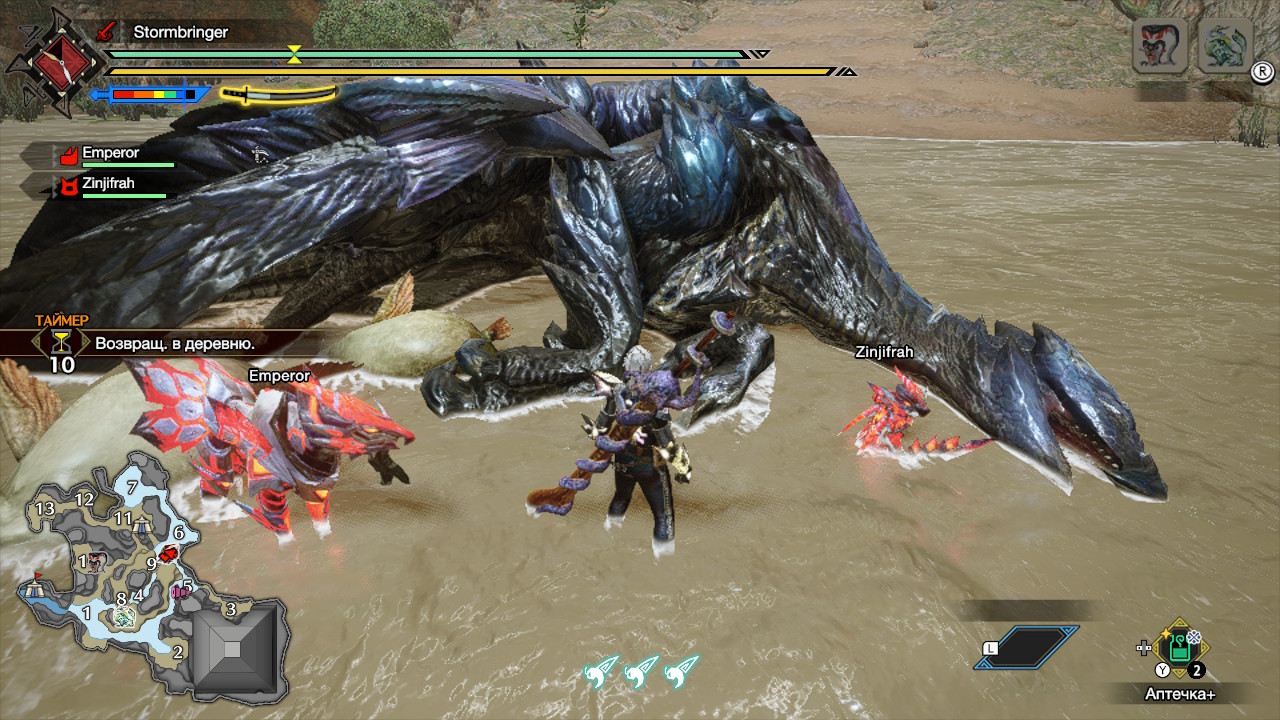Click the main camp tent marker on minimap
1280x720 pixels.
point(35,588)
